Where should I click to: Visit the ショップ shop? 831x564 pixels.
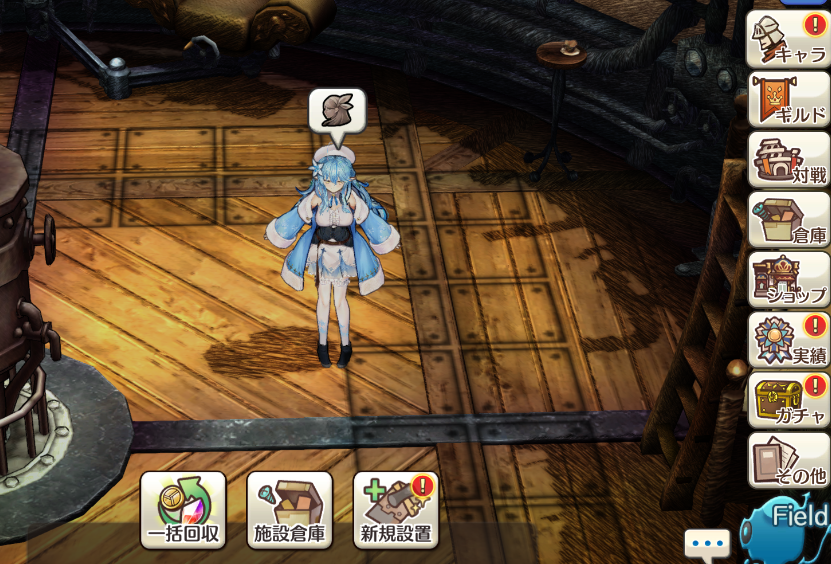pos(788,280)
